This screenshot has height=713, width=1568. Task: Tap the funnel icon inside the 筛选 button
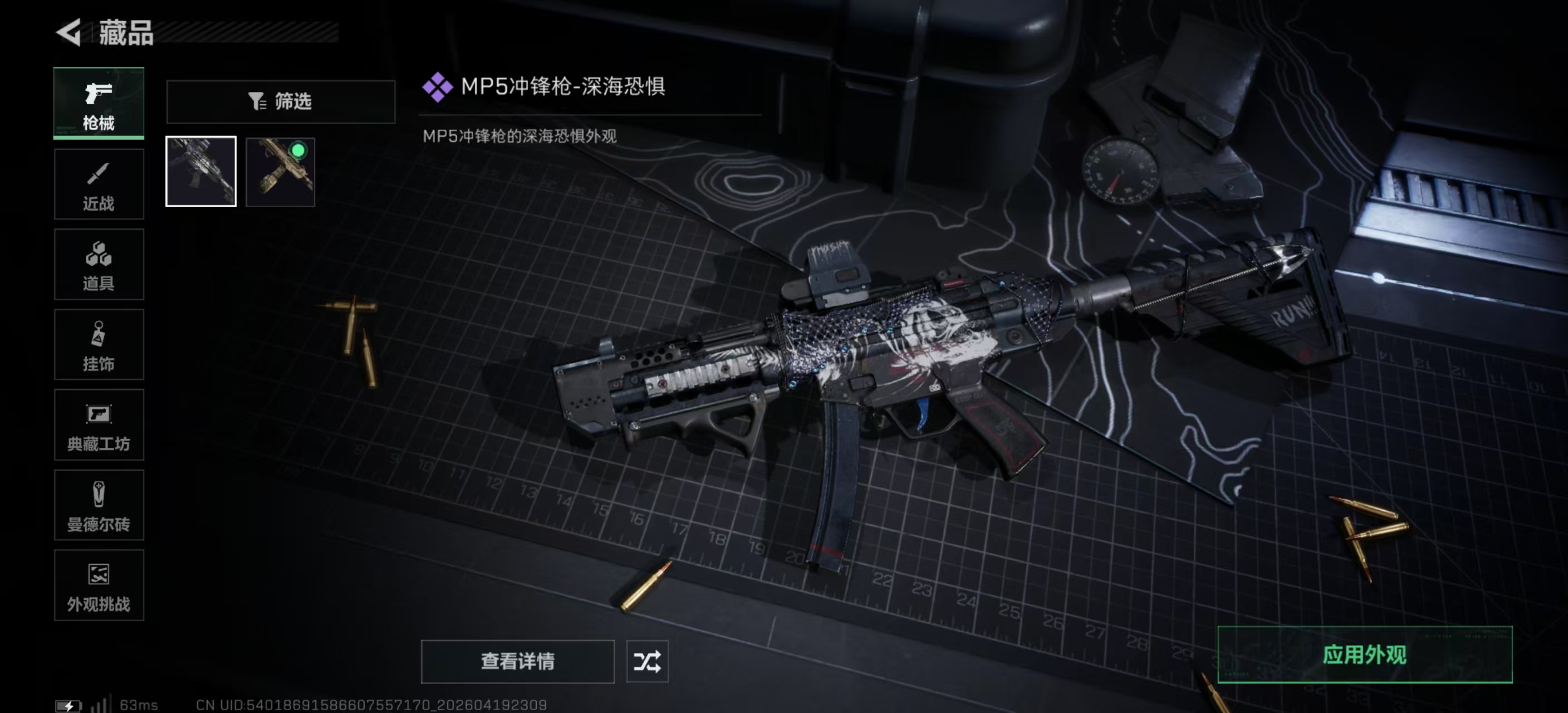258,102
